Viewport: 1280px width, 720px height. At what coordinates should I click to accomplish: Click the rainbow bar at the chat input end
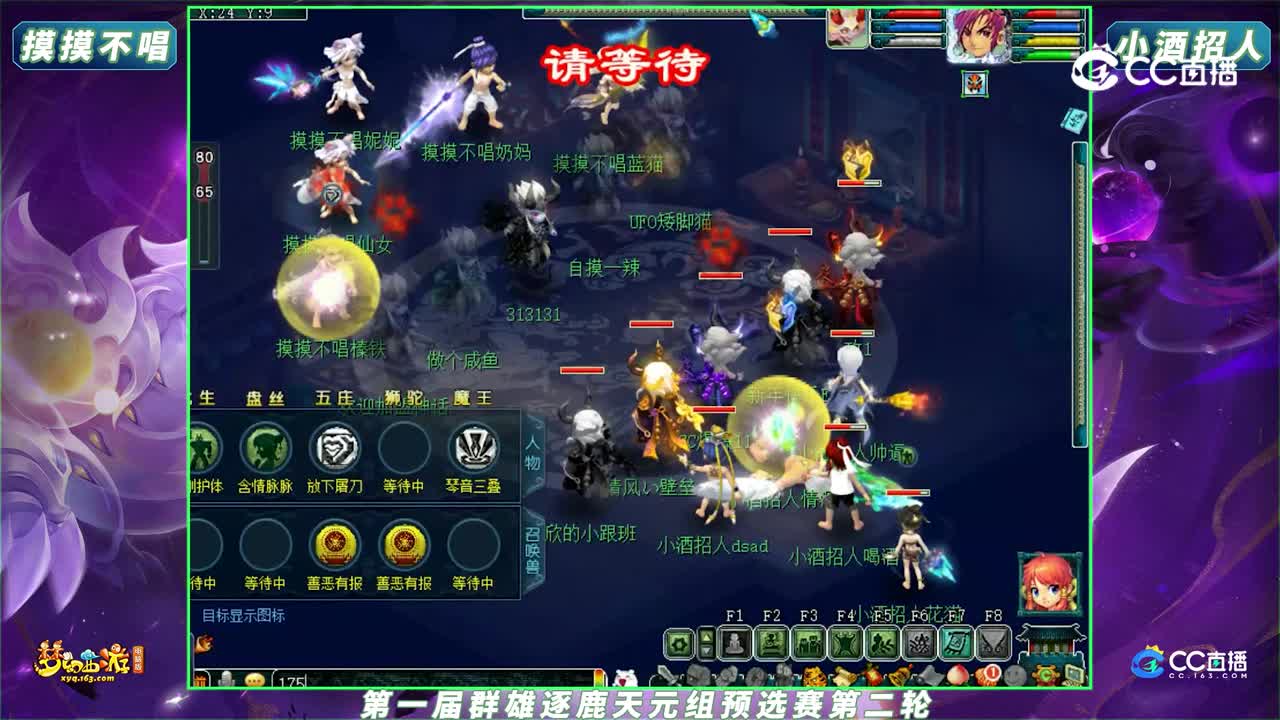click(598, 676)
